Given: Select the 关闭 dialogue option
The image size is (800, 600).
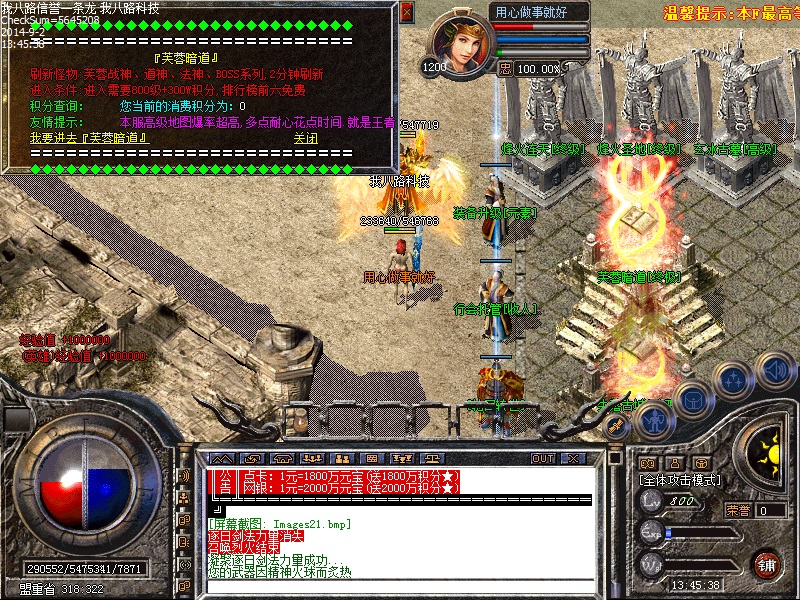Looking at the screenshot, I should coord(305,138).
